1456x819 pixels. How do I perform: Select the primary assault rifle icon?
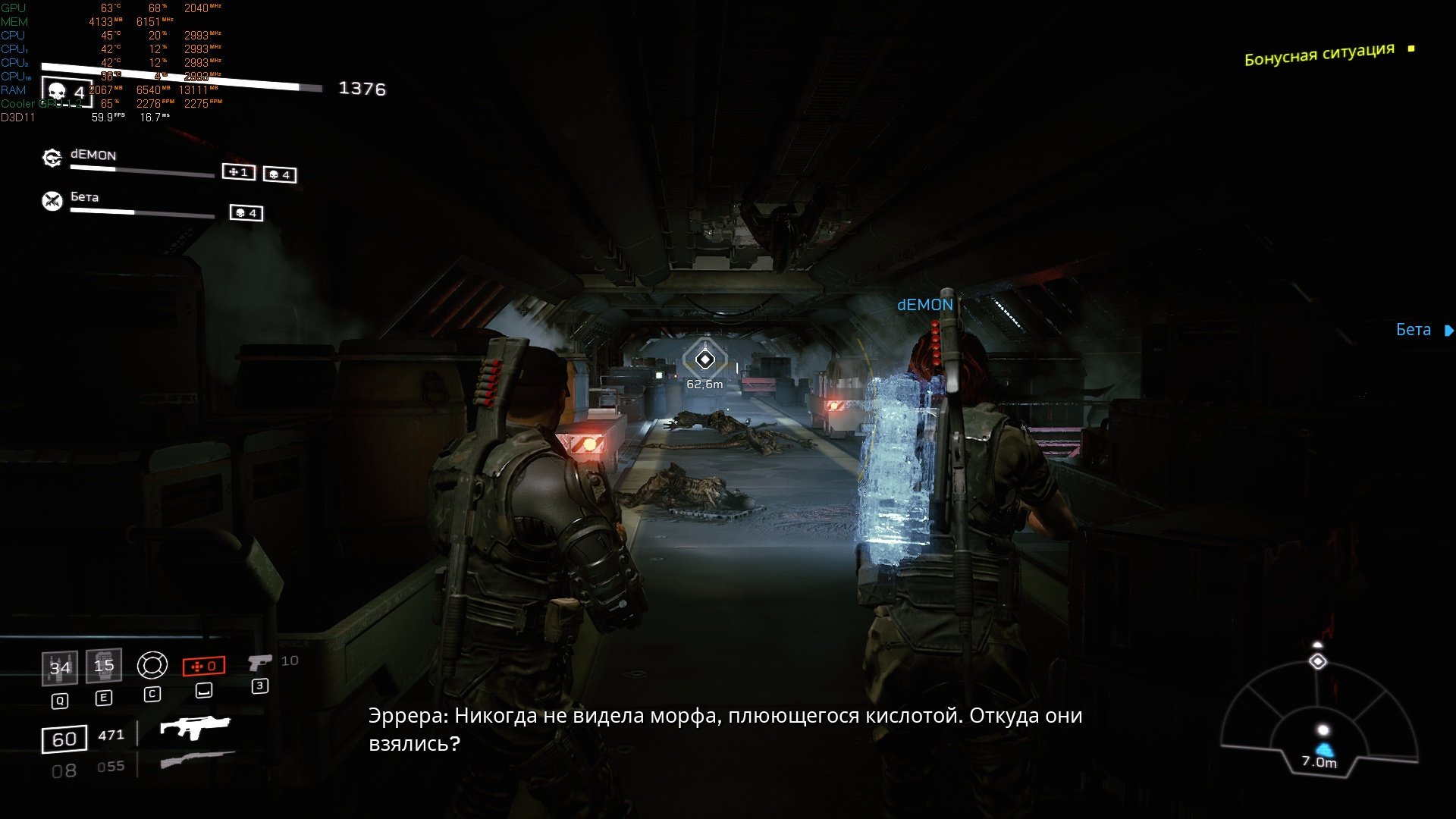point(194,727)
